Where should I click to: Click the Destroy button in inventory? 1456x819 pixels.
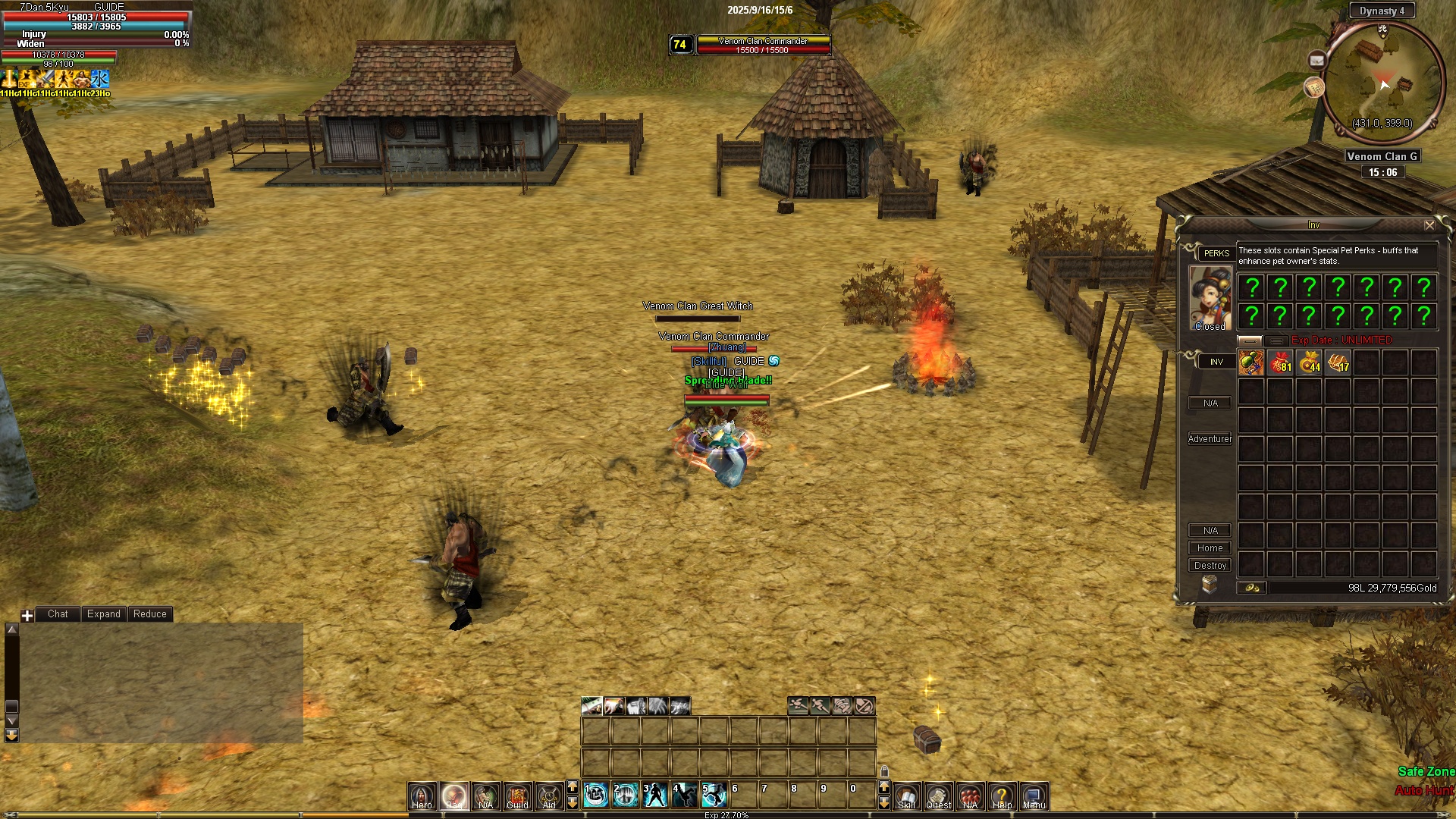click(1210, 566)
